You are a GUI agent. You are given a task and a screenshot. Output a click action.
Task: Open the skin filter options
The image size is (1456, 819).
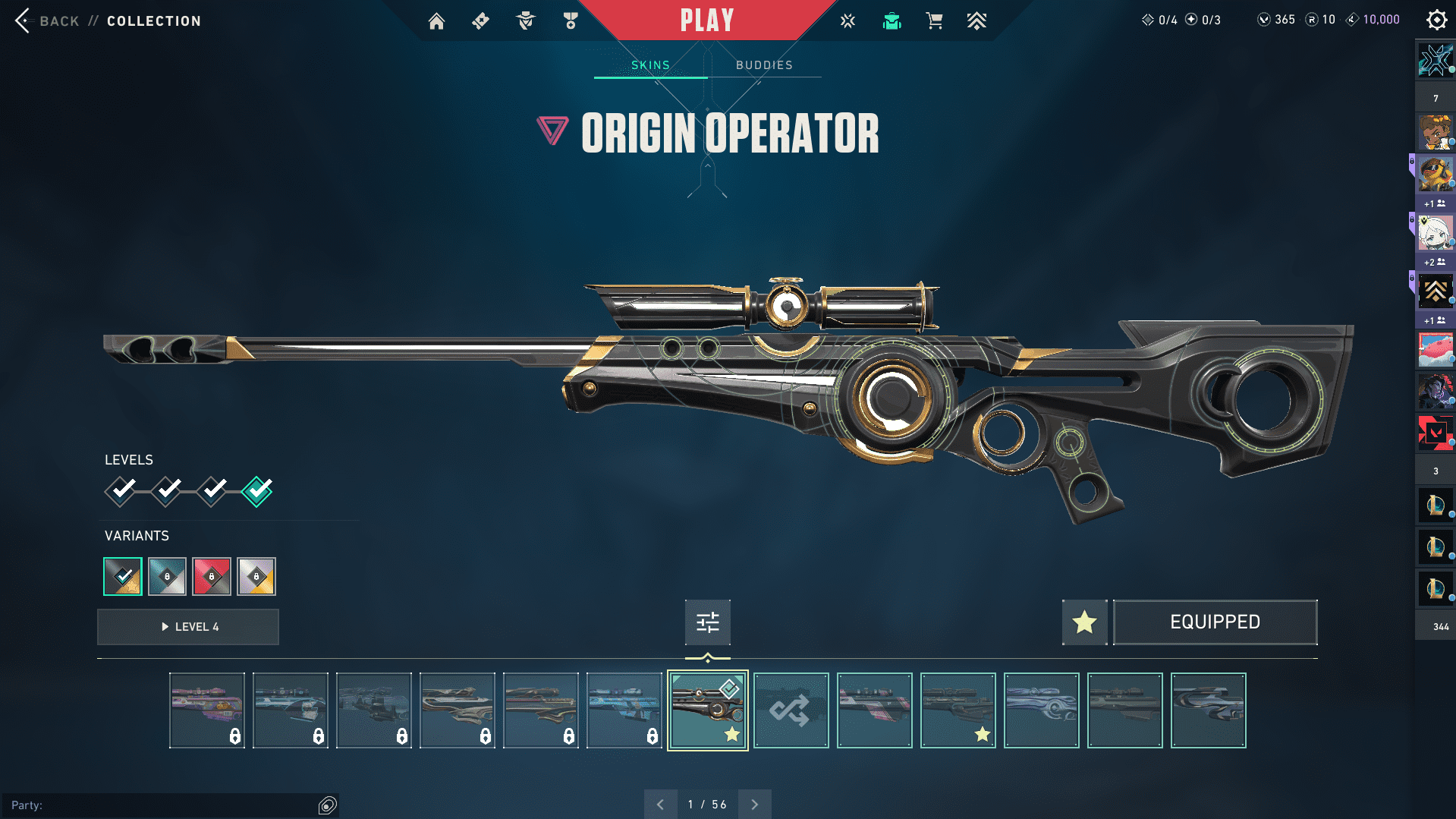pos(707,623)
